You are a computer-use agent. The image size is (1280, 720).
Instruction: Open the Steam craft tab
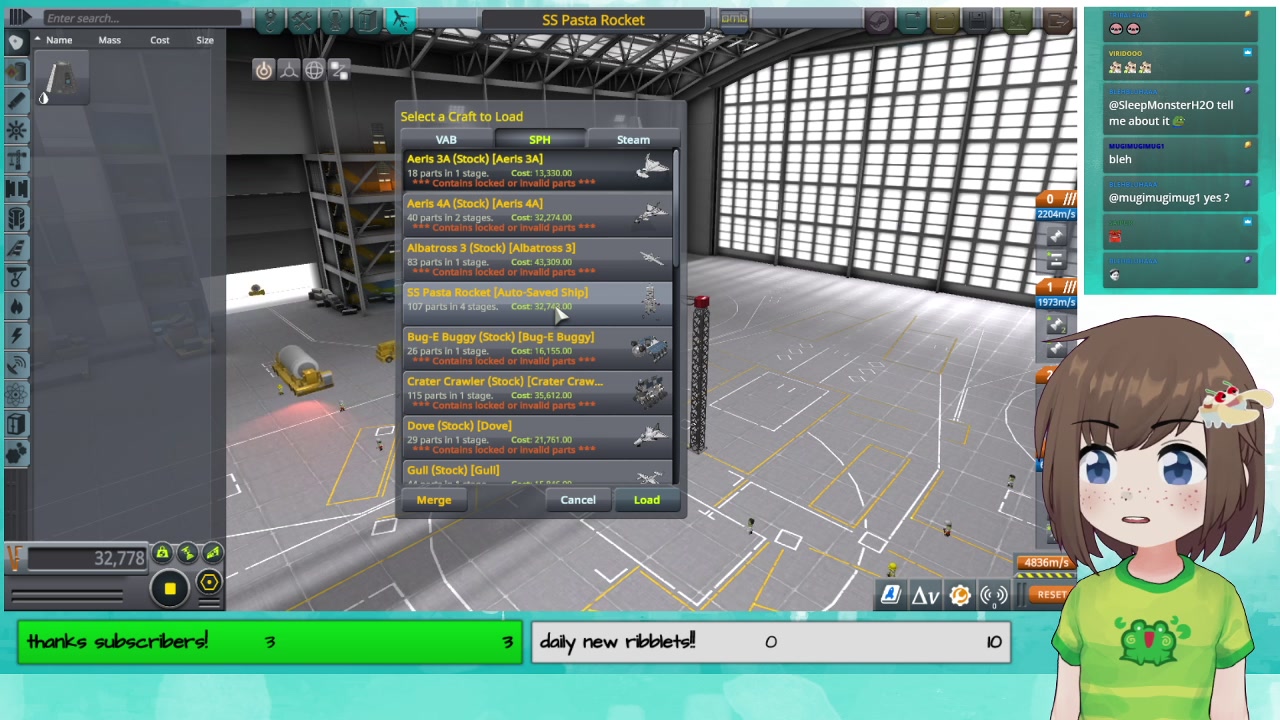[x=633, y=140]
